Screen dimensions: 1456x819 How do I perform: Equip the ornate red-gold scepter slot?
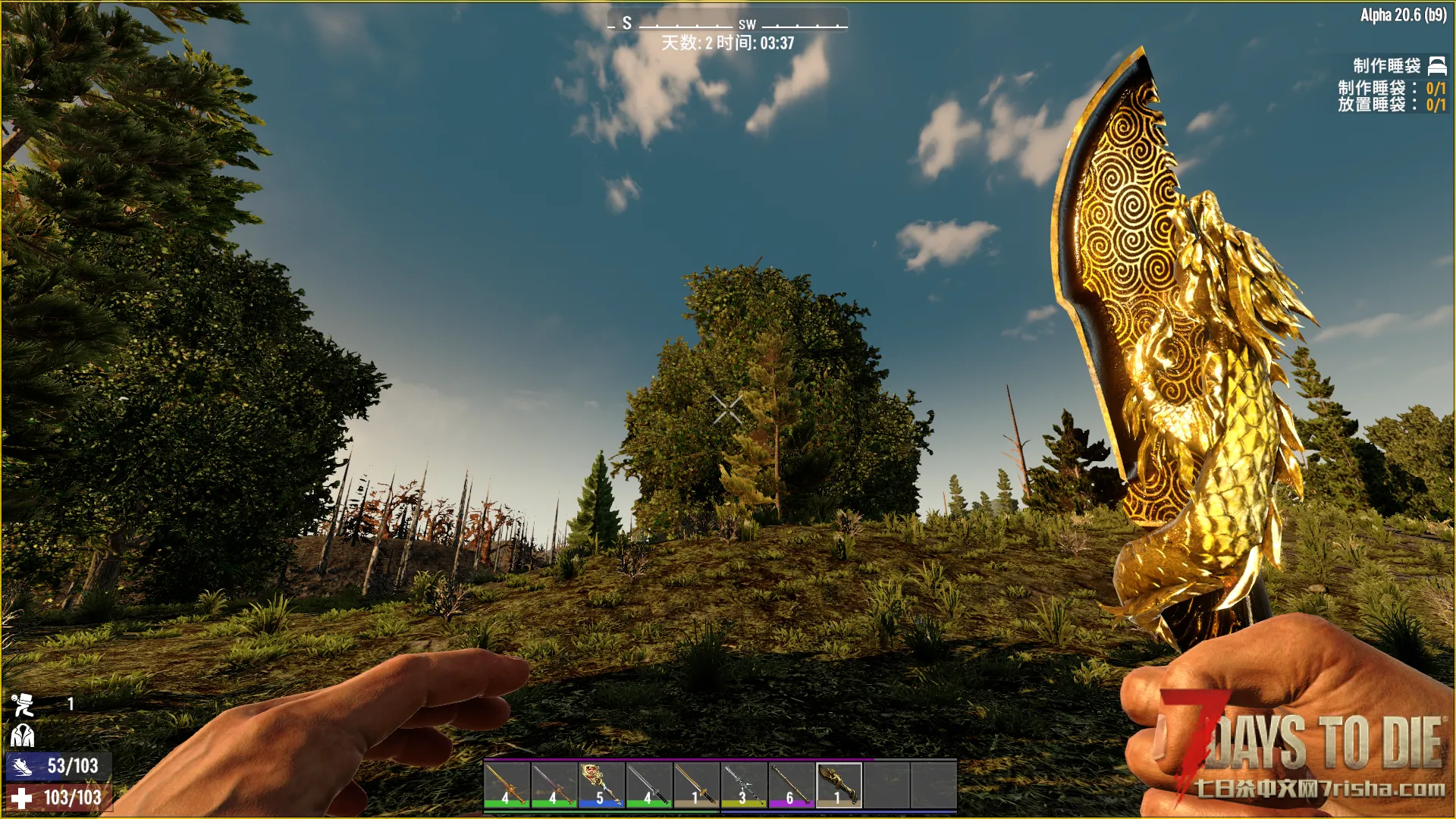601,784
